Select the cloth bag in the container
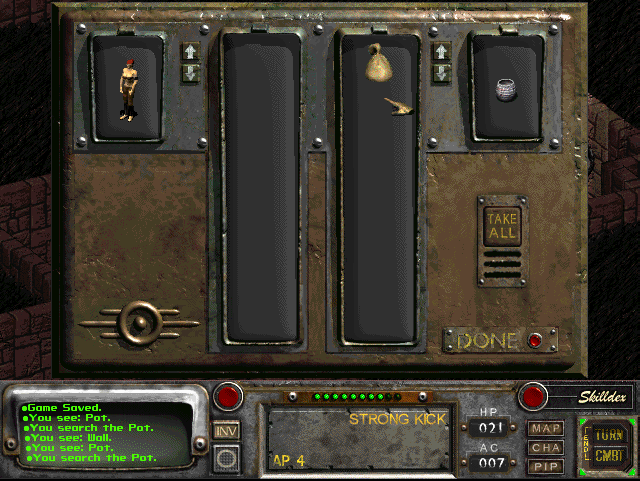 click(380, 64)
